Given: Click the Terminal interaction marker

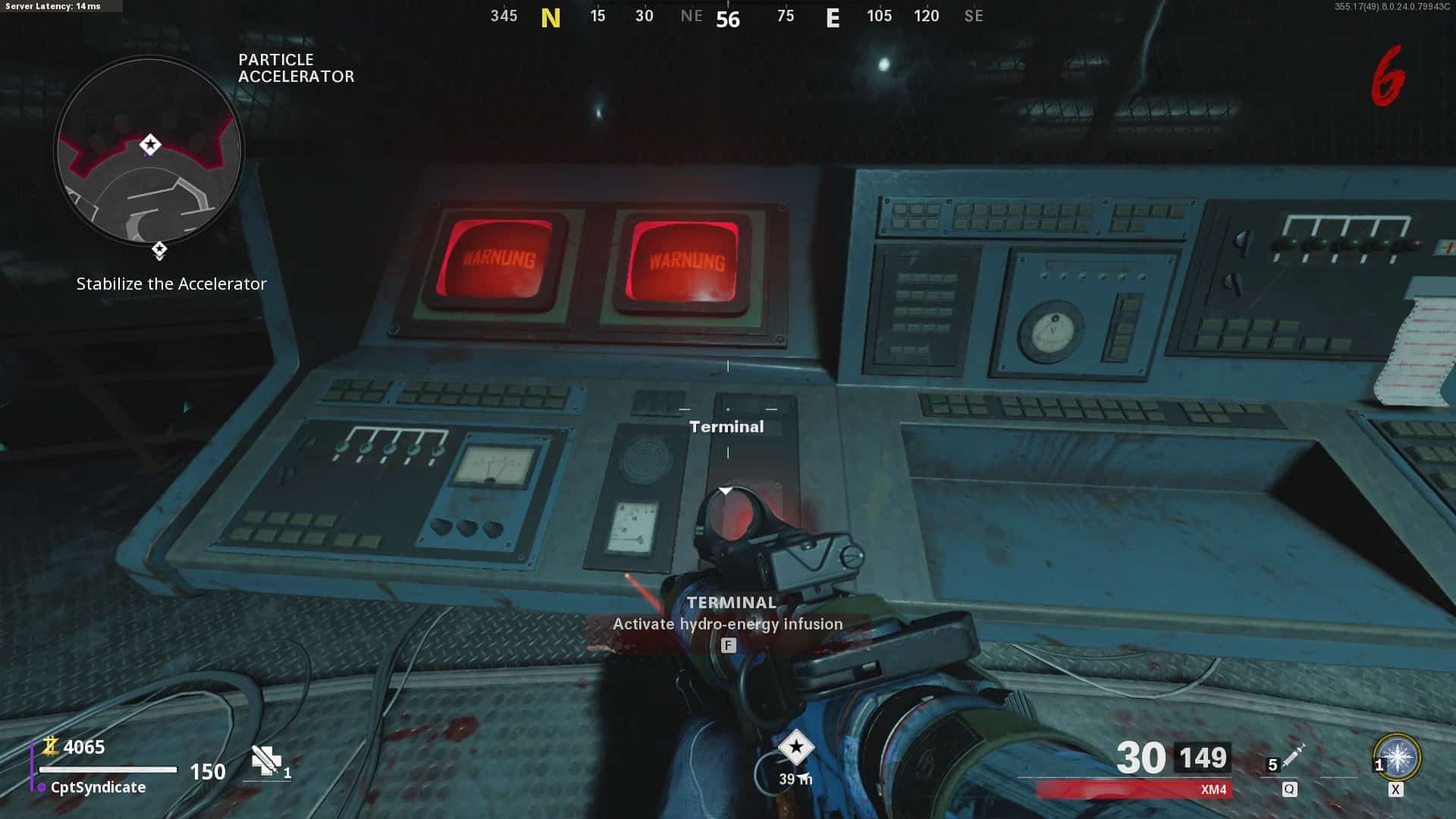Looking at the screenshot, I should [x=726, y=426].
